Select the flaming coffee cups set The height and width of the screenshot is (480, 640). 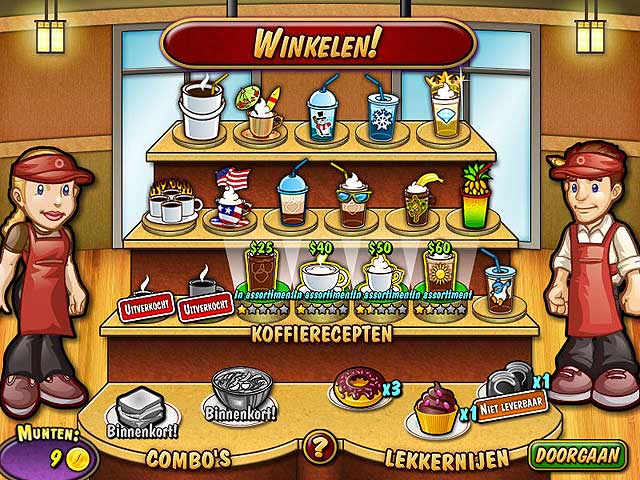pyautogui.click(x=169, y=202)
